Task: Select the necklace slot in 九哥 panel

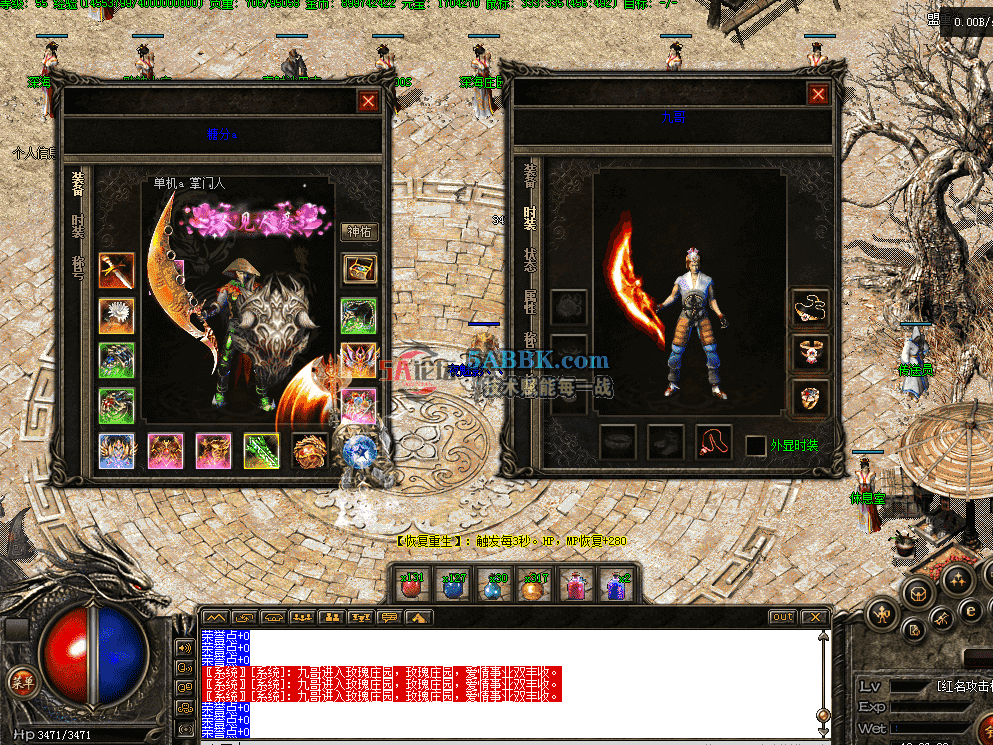Action: [809, 307]
